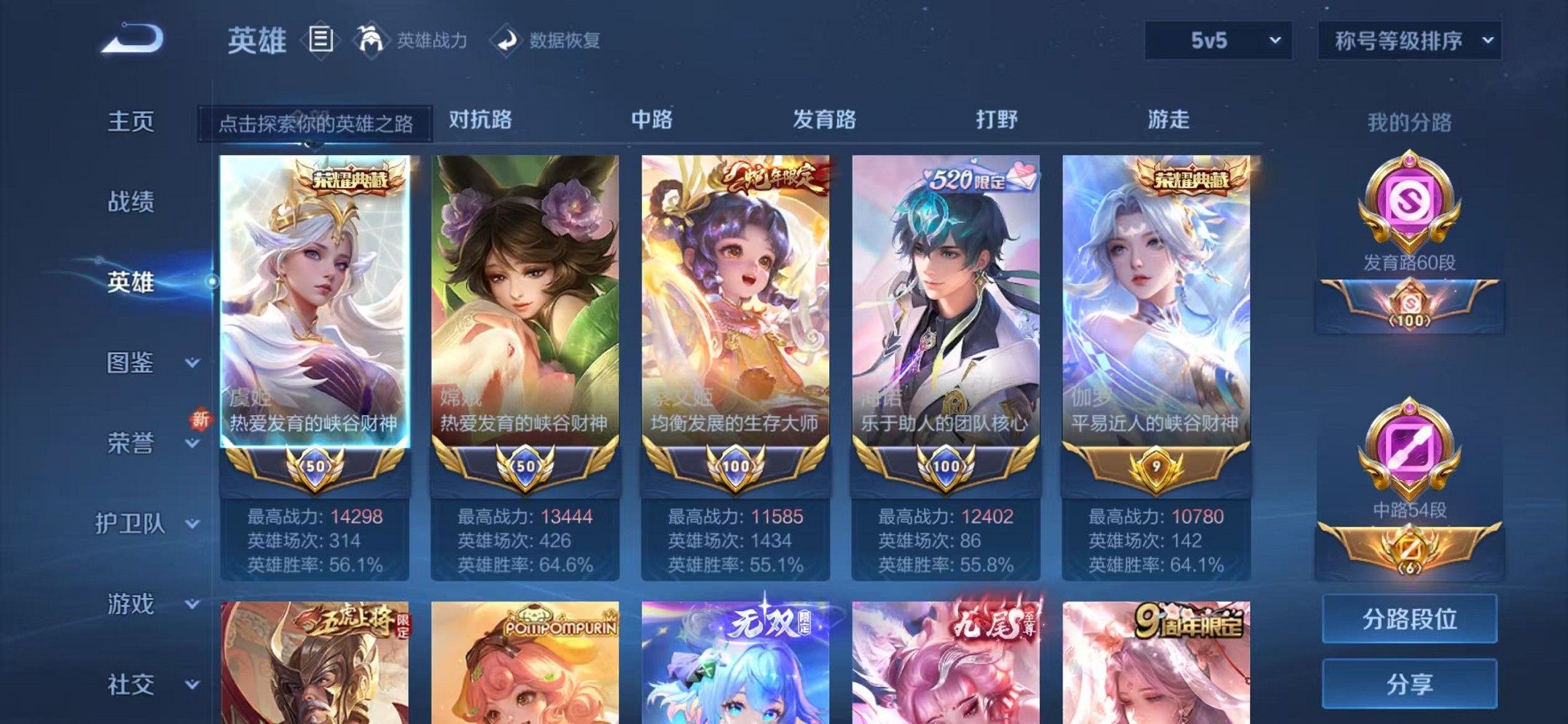Select the 英雄战力 helmet icon
The height and width of the screenshot is (724, 1568).
372,40
